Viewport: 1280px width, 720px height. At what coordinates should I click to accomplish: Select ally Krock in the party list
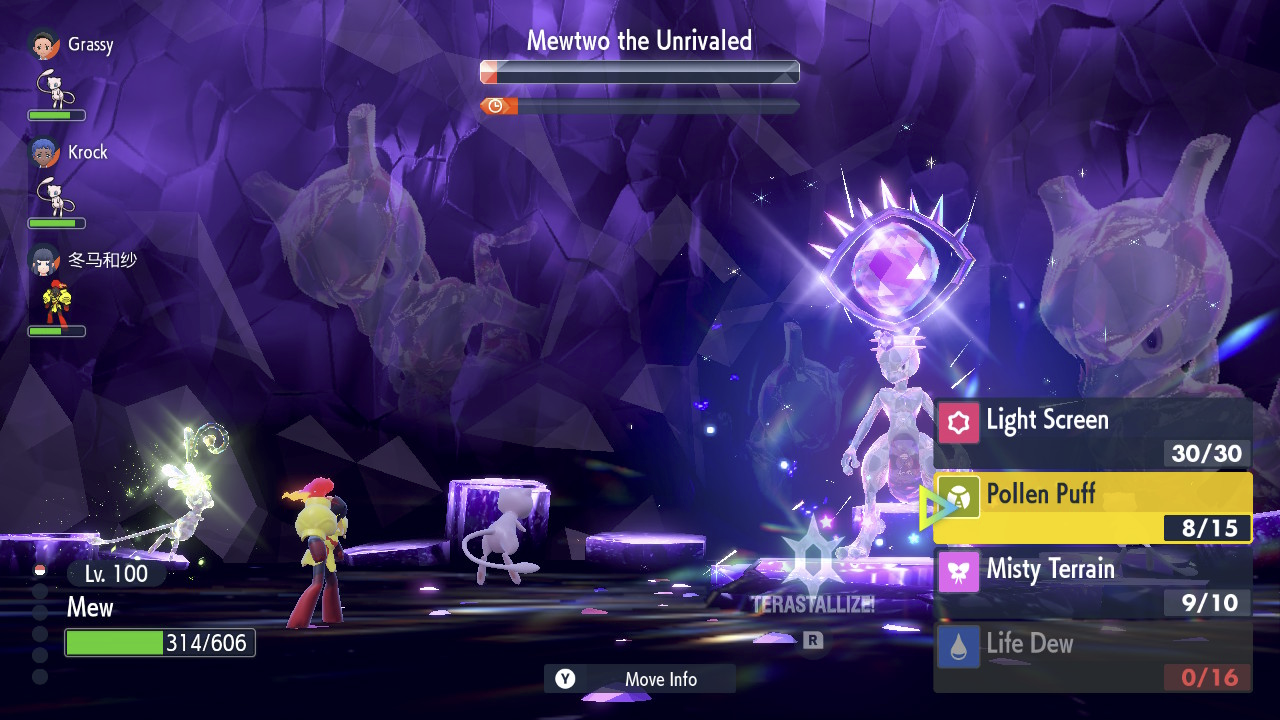[70, 153]
